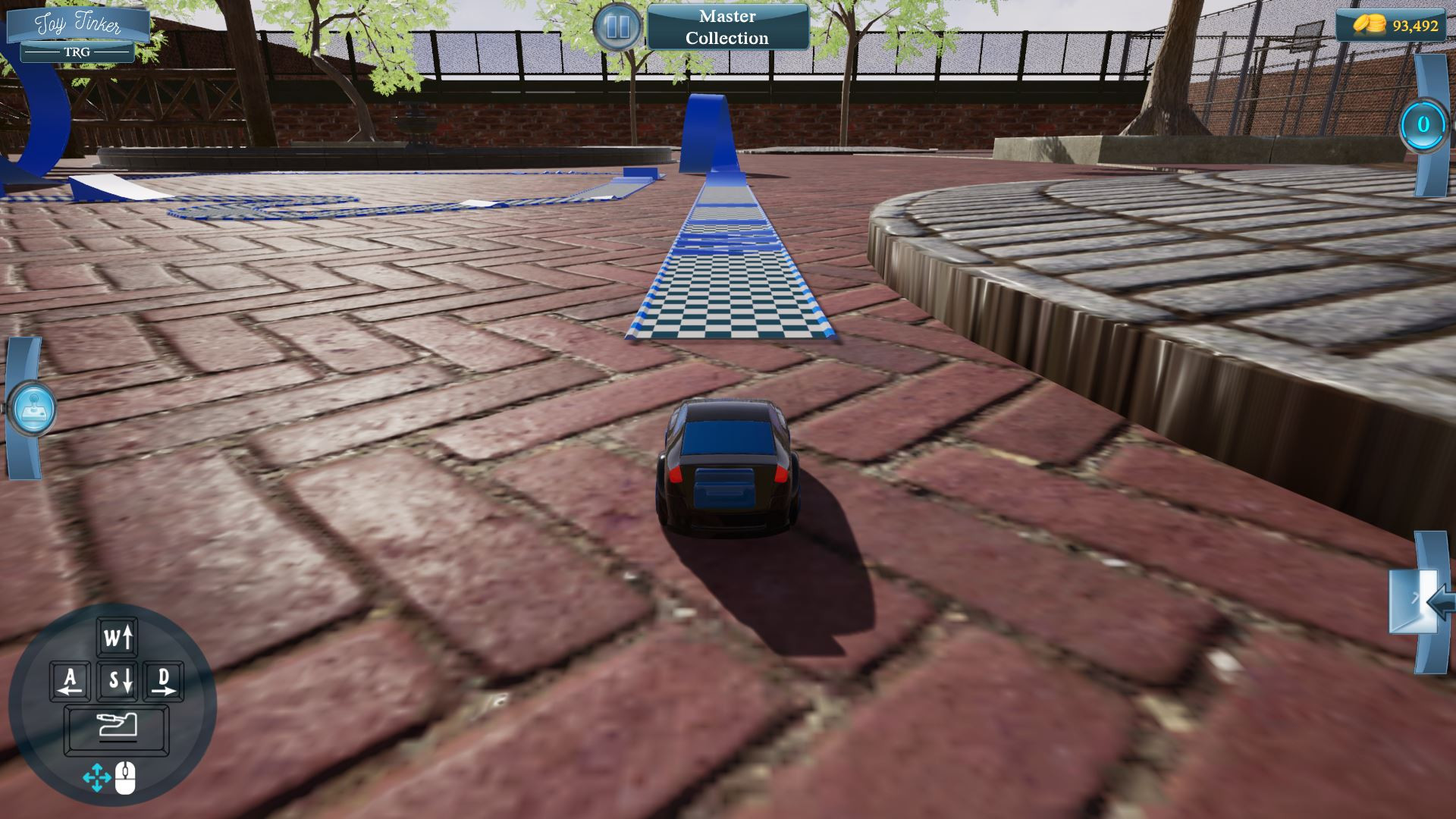This screenshot has height=819, width=1456.
Task: Click the Toy Tinker logo emblem
Action: click(x=79, y=24)
